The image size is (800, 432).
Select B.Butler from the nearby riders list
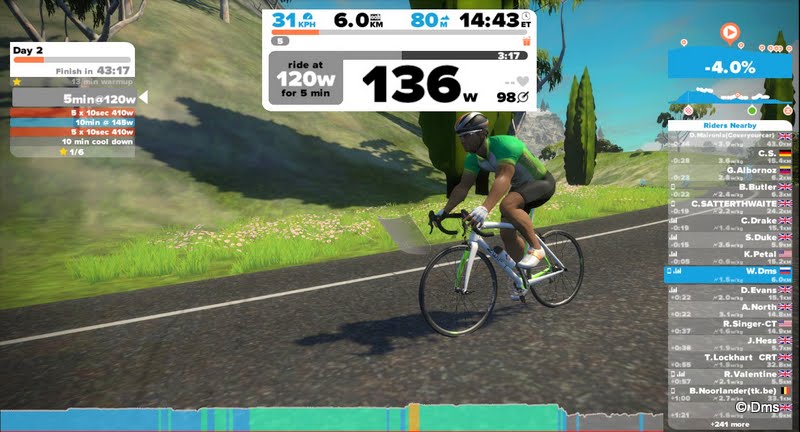tap(728, 187)
